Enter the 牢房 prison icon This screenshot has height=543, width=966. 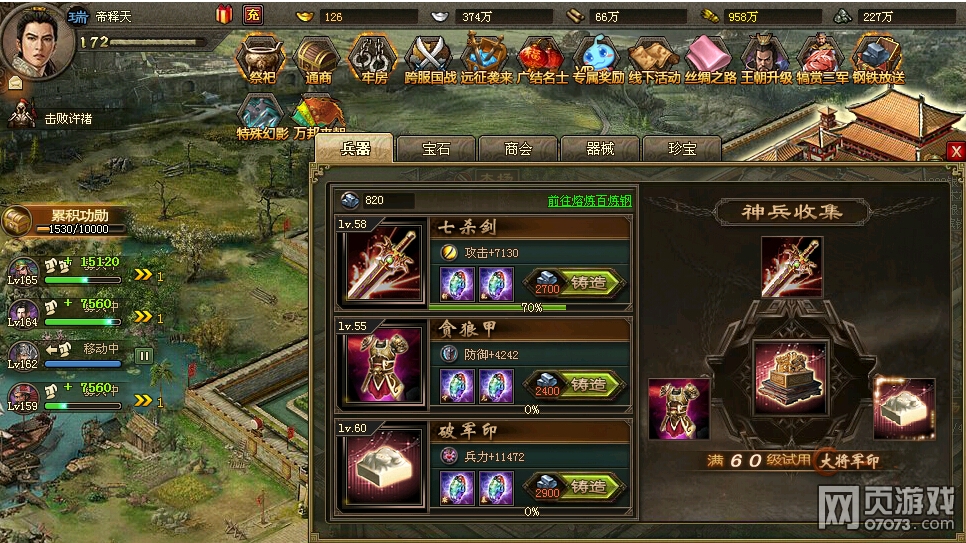click(372, 58)
